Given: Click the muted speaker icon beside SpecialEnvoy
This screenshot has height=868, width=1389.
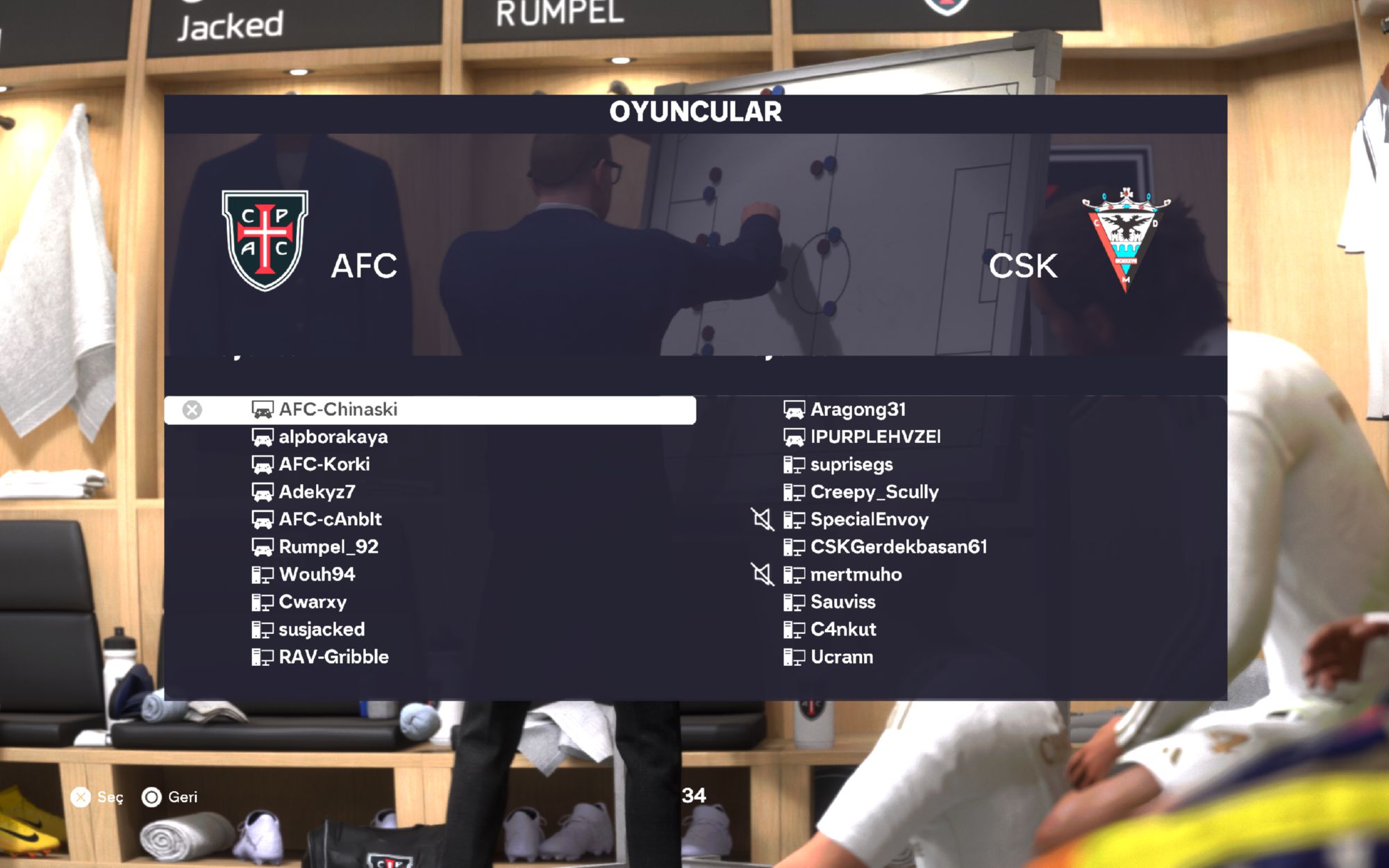Looking at the screenshot, I should (x=763, y=519).
